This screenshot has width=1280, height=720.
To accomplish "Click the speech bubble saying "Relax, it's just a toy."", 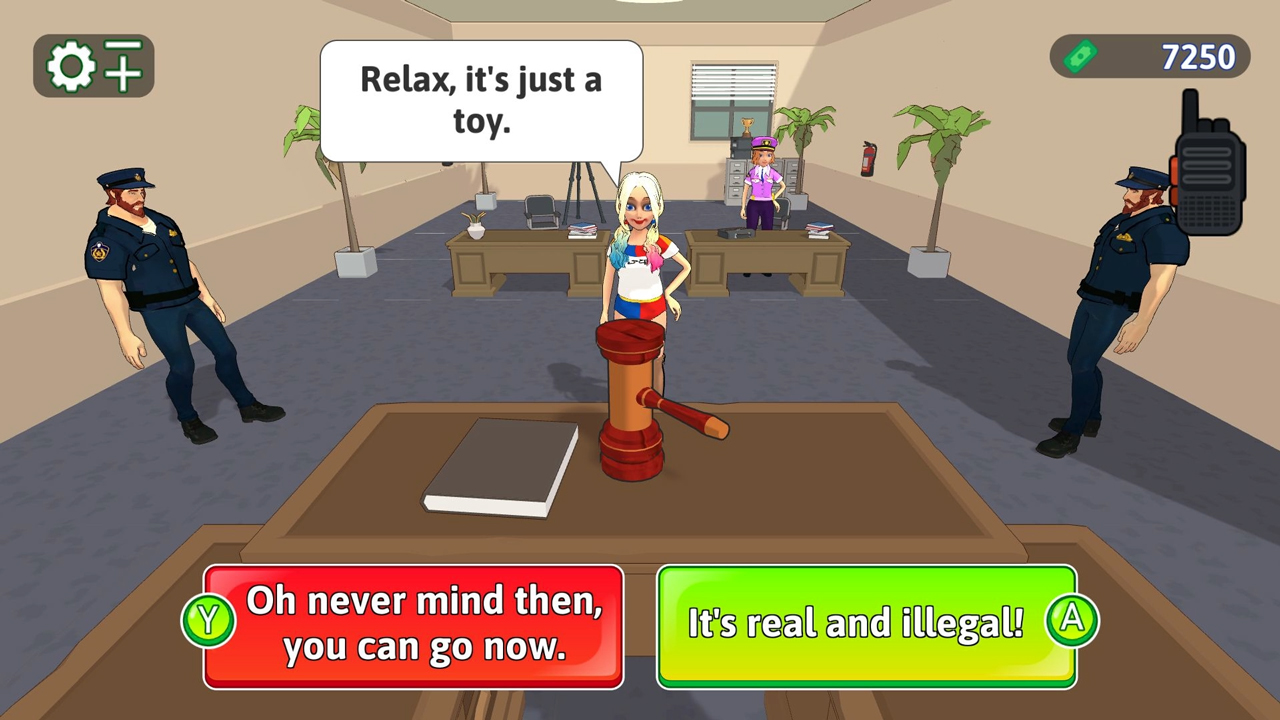I will click(x=480, y=100).
